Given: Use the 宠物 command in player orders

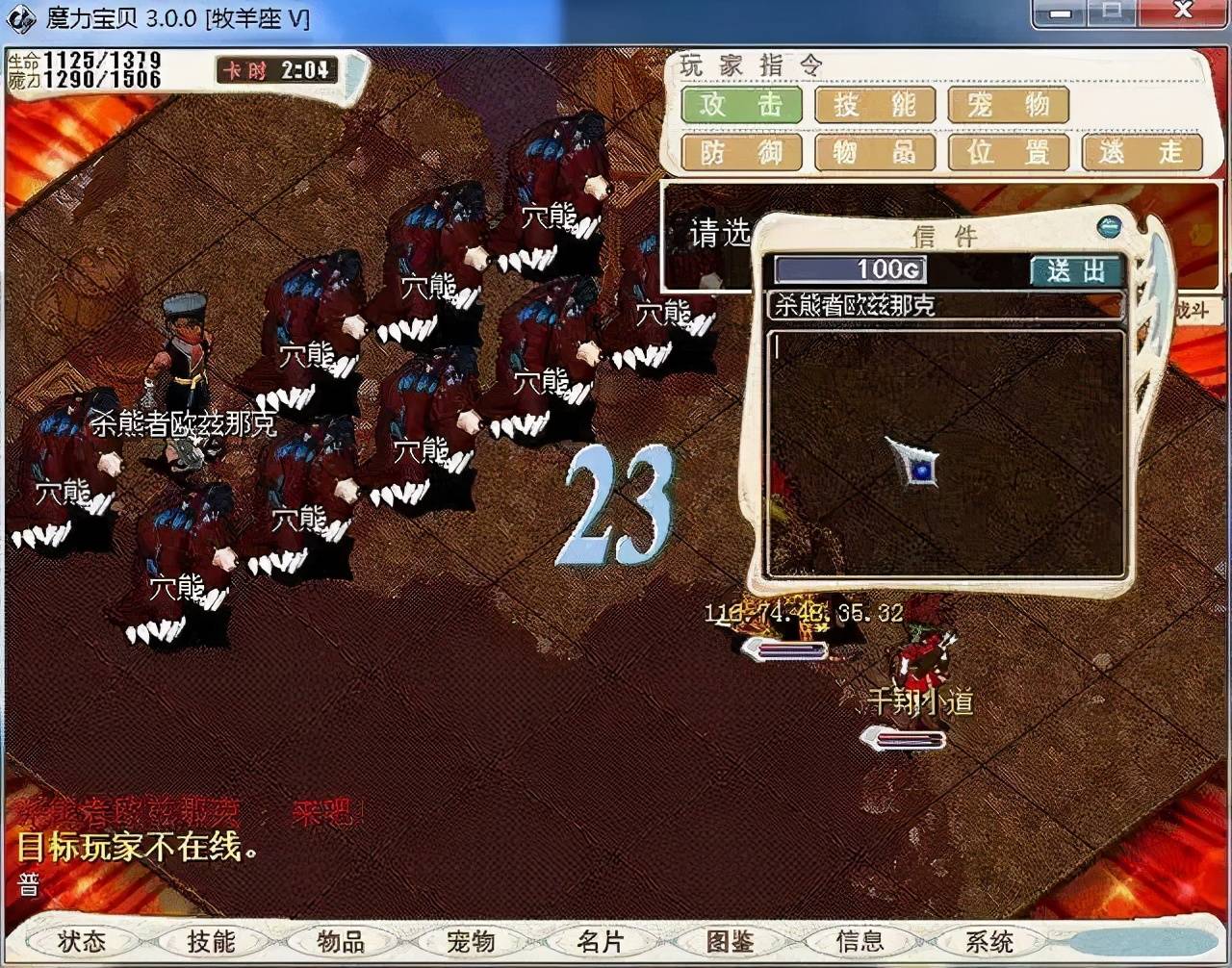Looking at the screenshot, I should click(x=1008, y=106).
